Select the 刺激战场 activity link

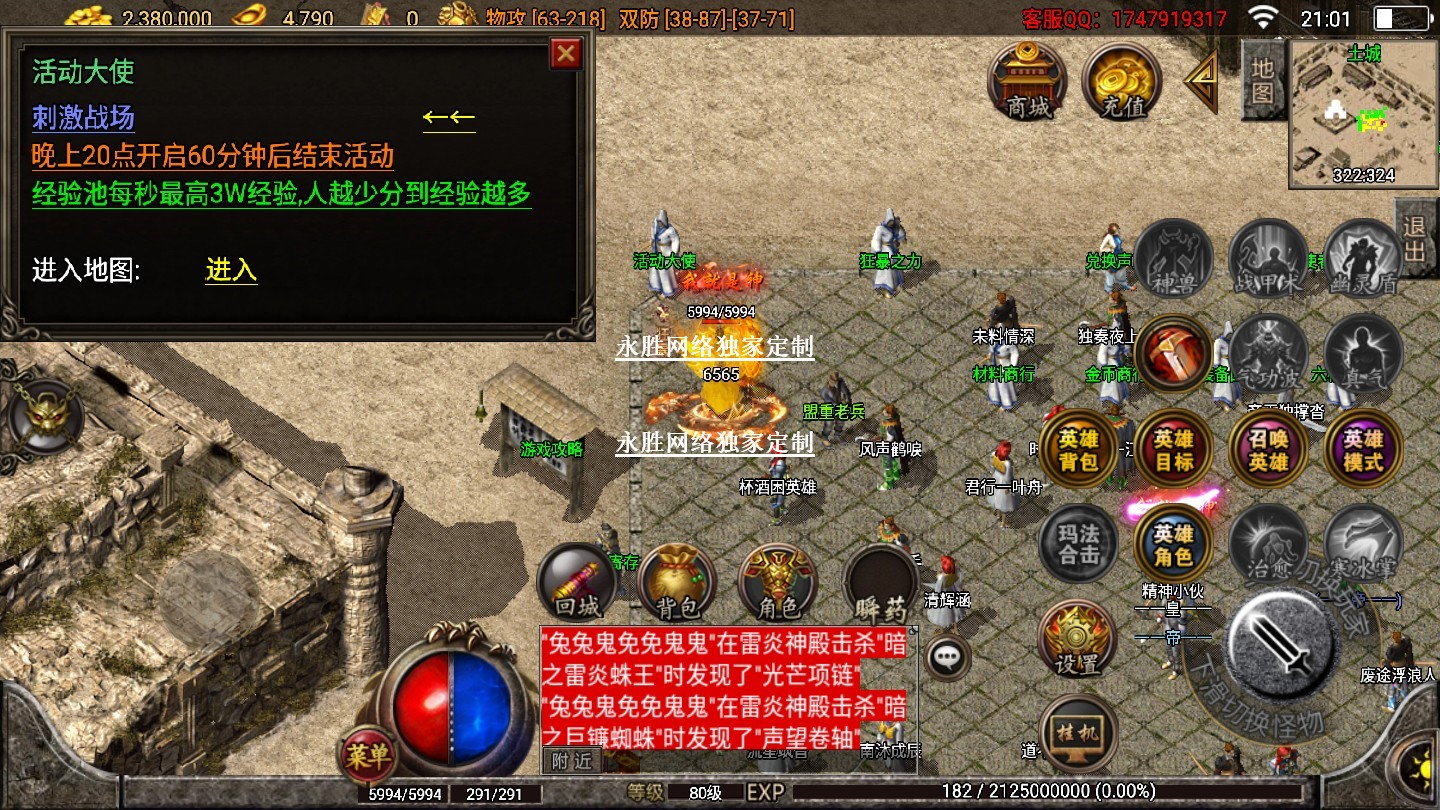coord(83,119)
